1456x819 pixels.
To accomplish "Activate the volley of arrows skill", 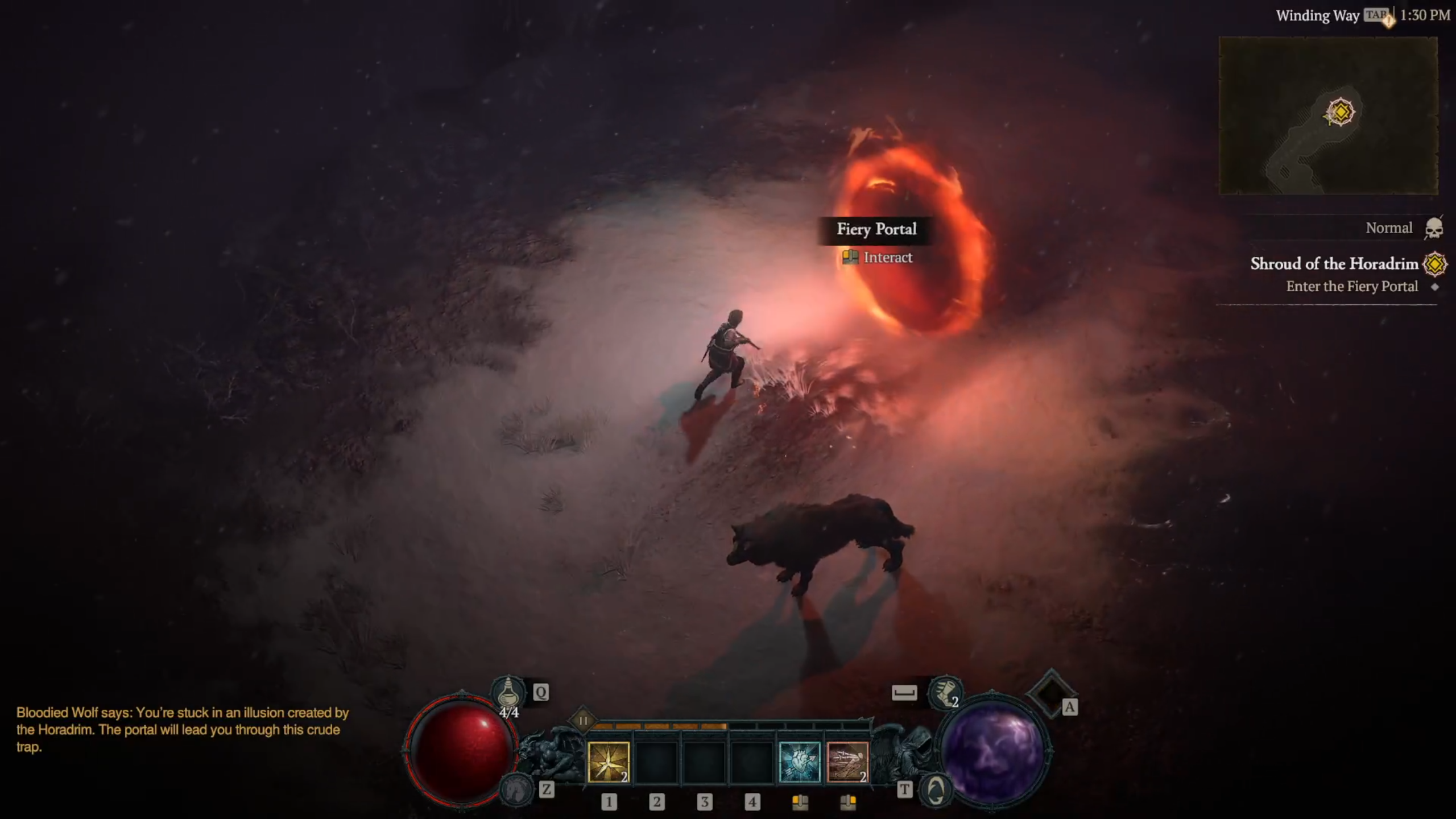I will click(x=847, y=762).
